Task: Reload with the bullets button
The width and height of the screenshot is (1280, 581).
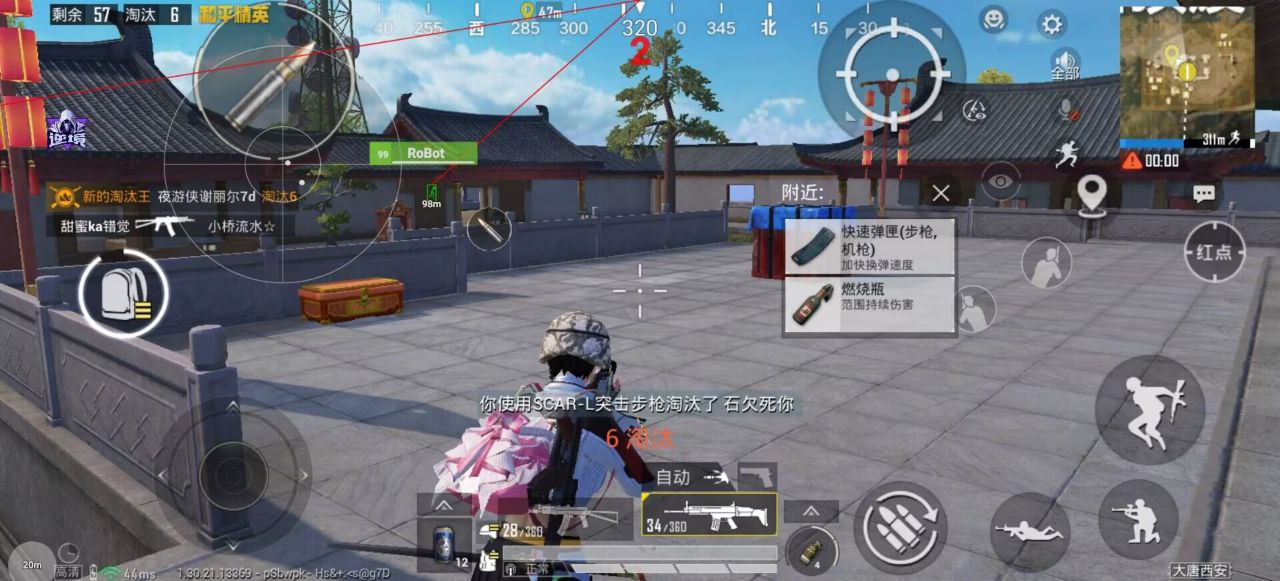Action: (900, 528)
